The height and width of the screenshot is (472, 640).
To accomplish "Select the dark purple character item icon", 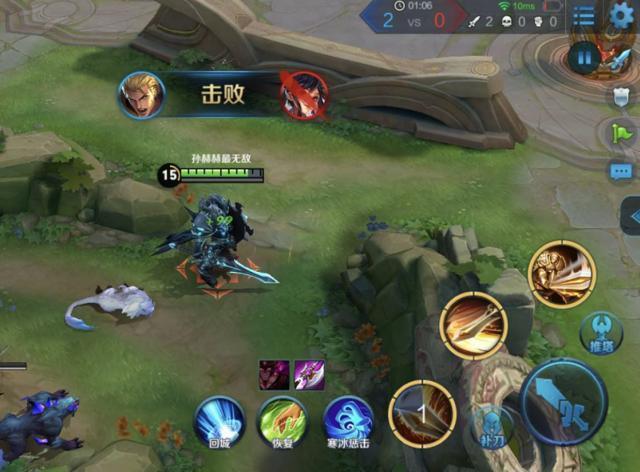I will (x=274, y=375).
